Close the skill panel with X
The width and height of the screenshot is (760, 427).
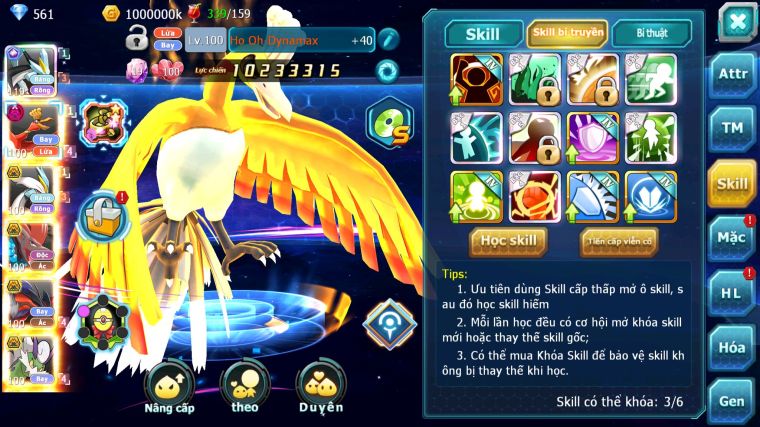coord(736,21)
